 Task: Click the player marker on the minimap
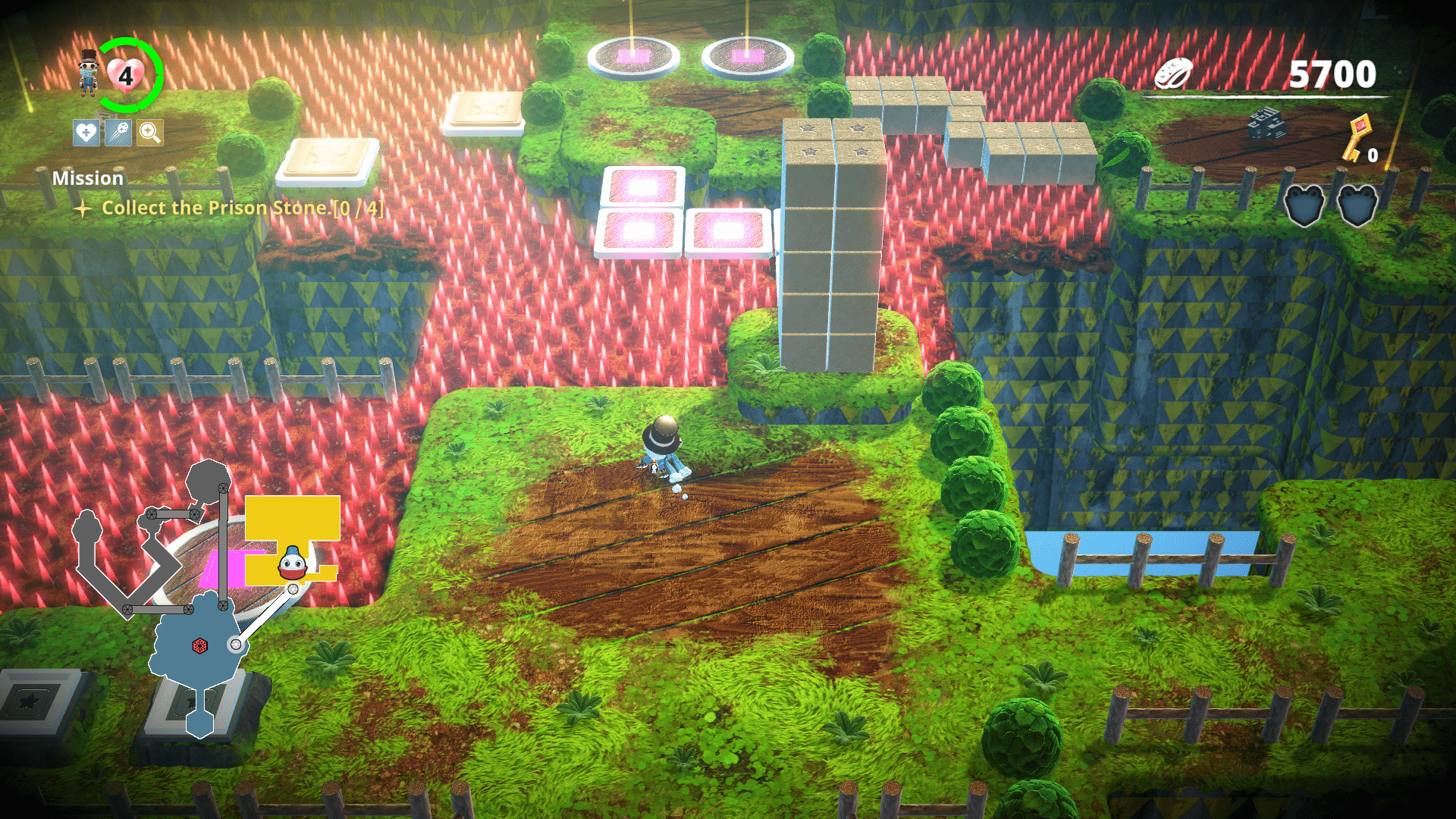[293, 565]
